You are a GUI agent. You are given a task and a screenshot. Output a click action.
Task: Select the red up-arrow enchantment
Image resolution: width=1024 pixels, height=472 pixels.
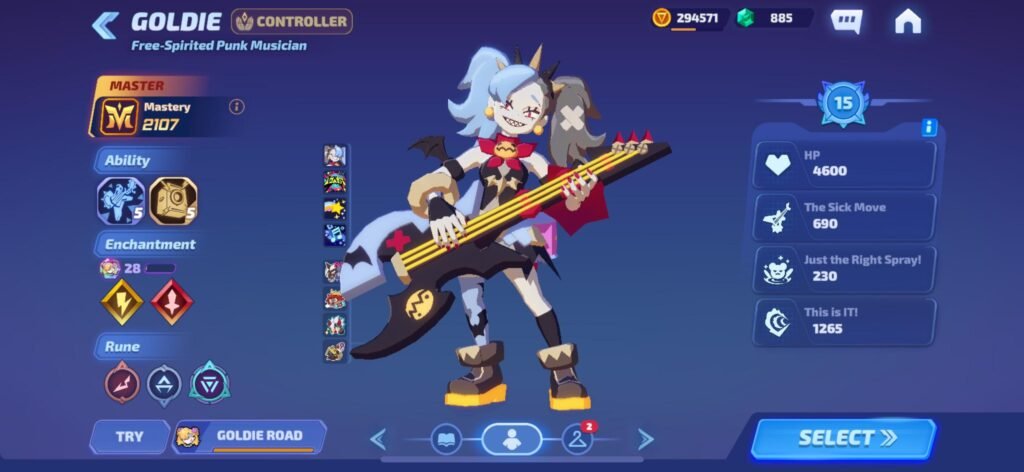[170, 301]
